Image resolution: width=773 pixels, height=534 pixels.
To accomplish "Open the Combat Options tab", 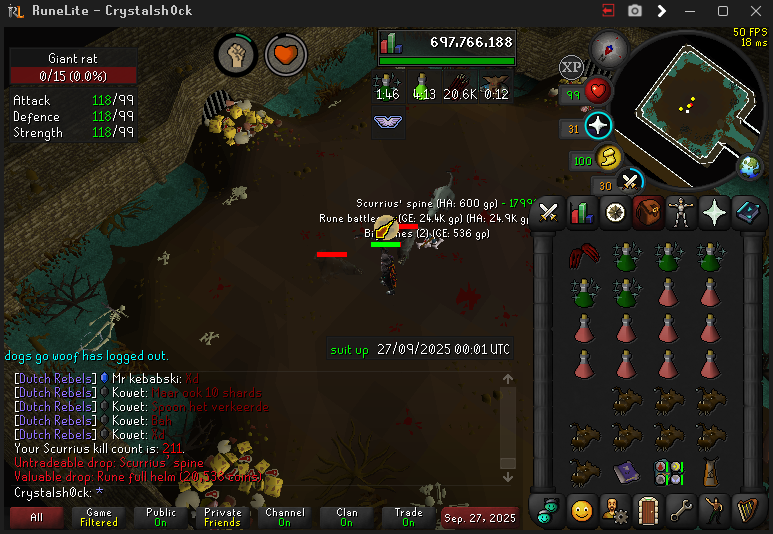I will click(x=549, y=212).
